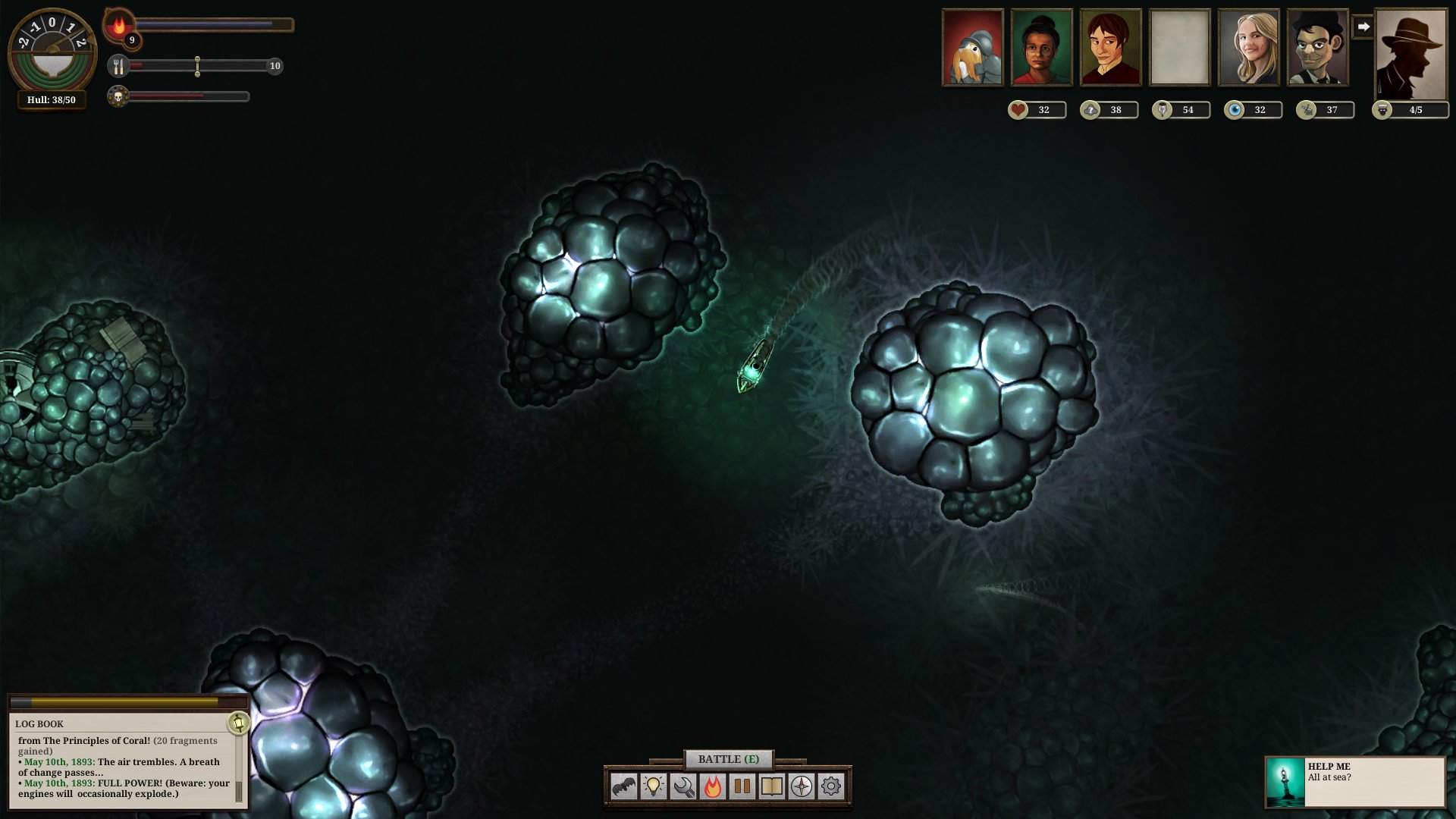Select the brown-haired officer in red
The image size is (1456, 819).
[1111, 48]
